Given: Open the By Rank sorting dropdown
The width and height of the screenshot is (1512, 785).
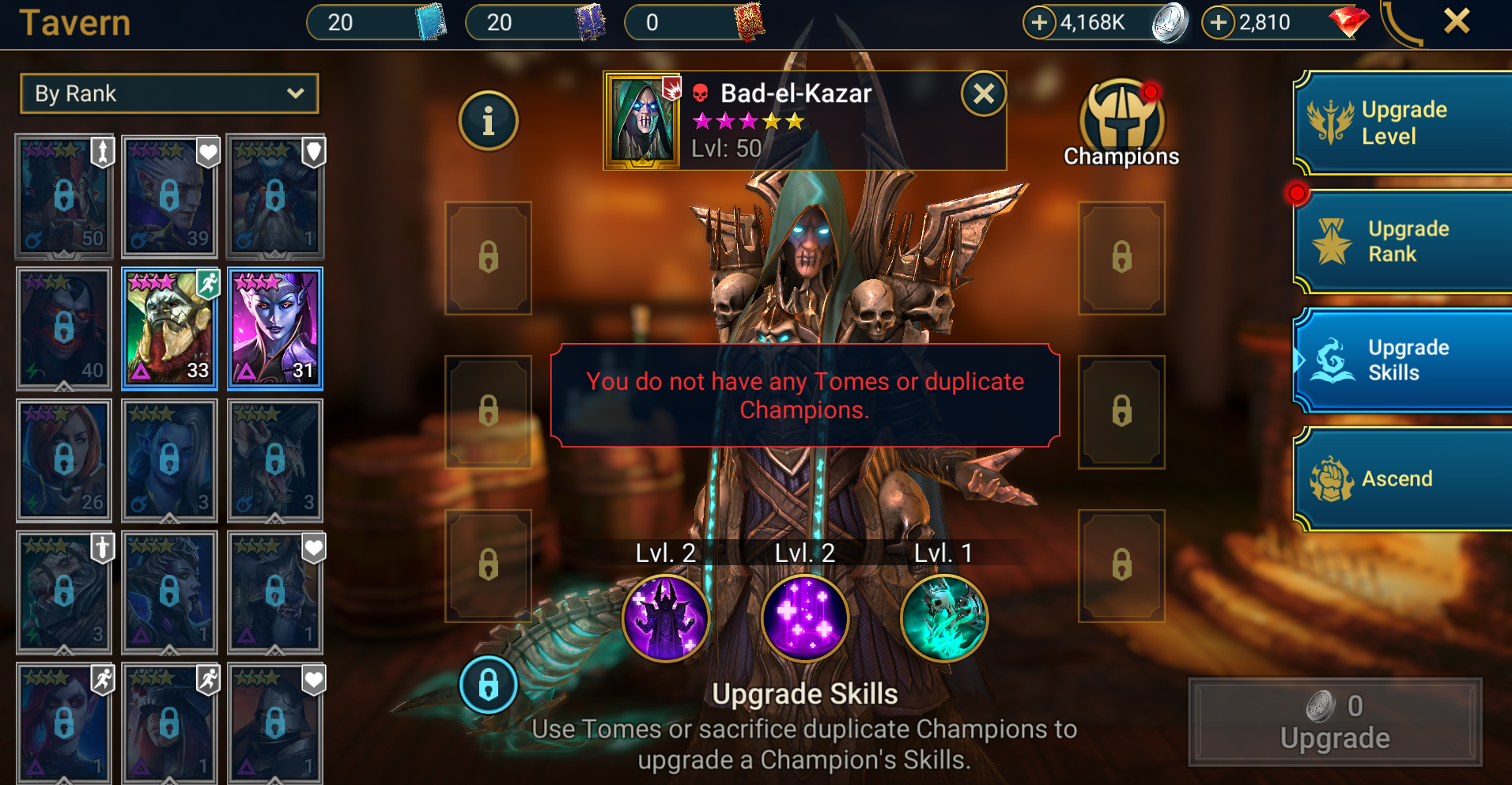Looking at the screenshot, I should [x=168, y=93].
